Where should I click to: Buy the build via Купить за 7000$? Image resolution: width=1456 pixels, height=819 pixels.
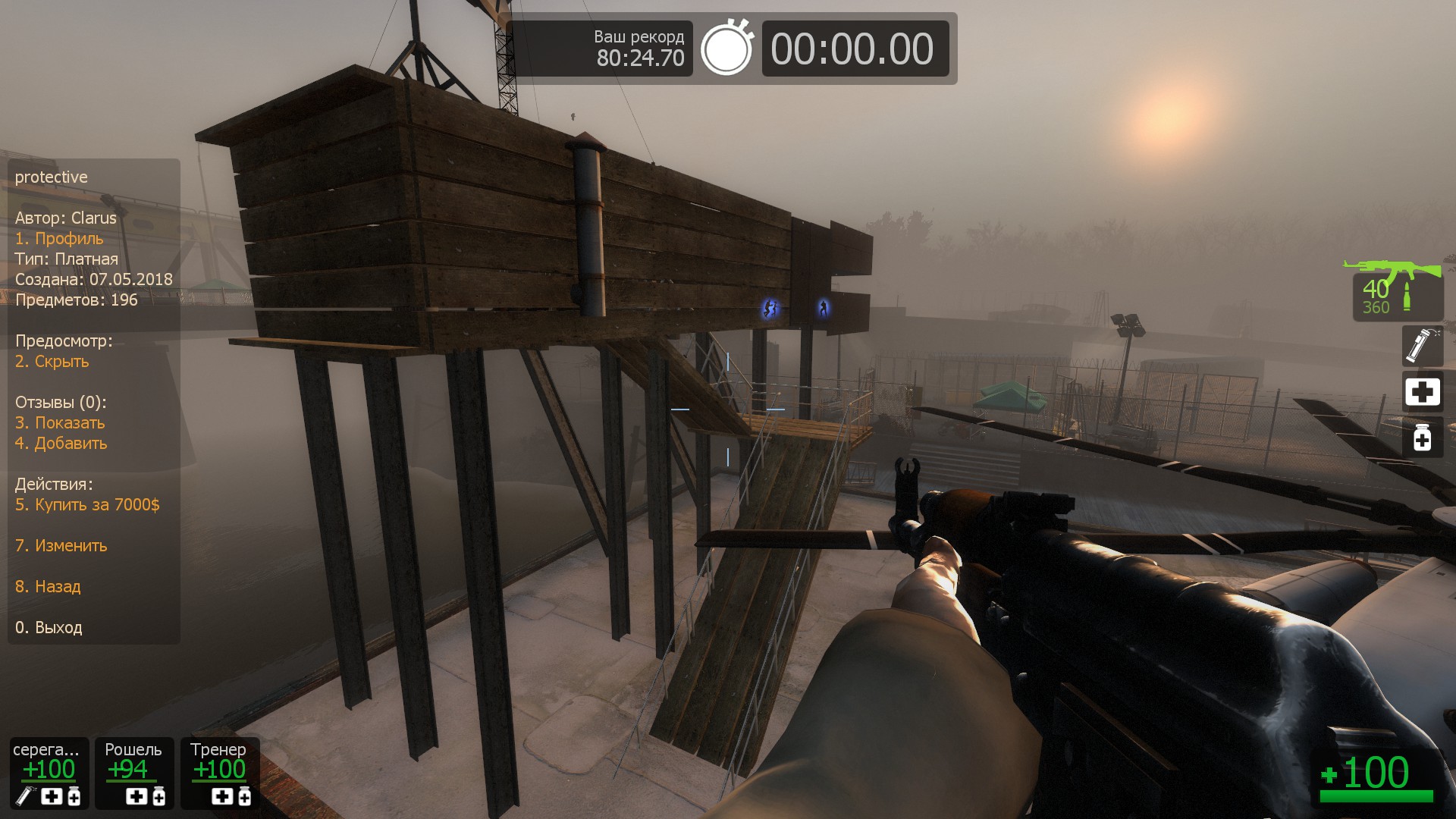(x=87, y=505)
